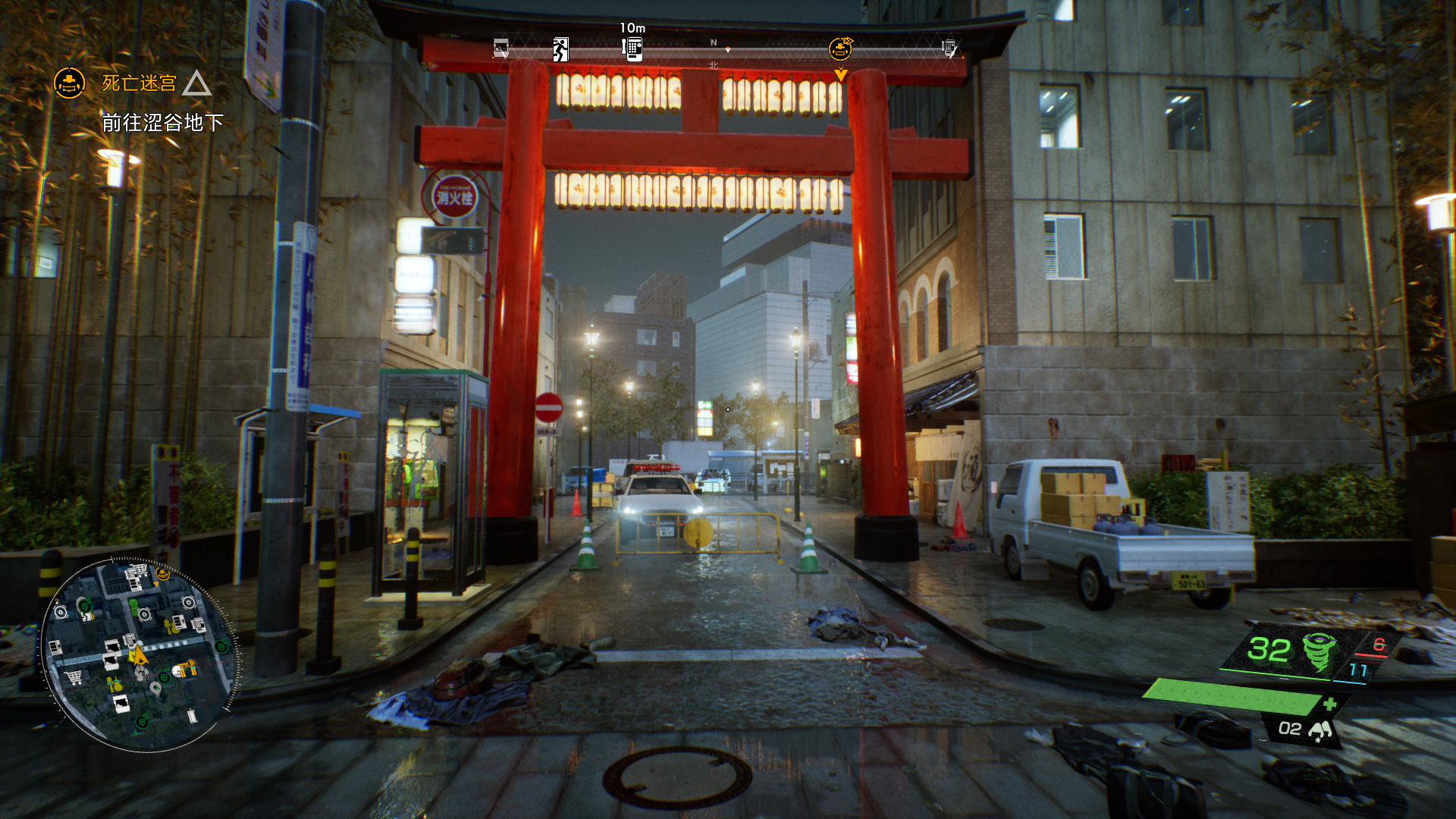Open the circular minimap
The height and width of the screenshot is (819, 1456).
click(x=139, y=654)
